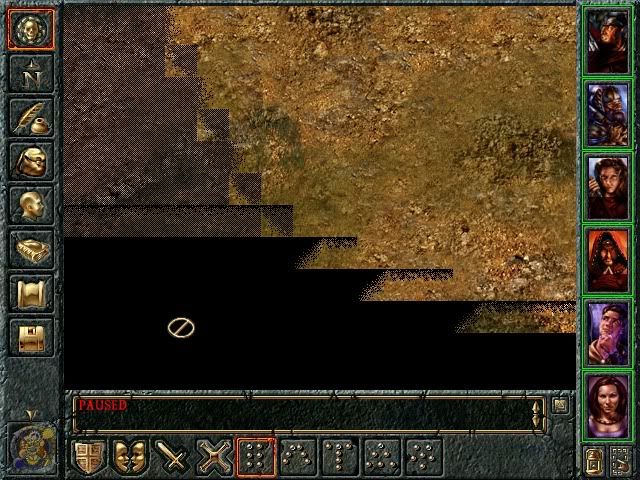This screenshot has width=640, height=480.
Task: Choose the two-column formation with red border
Action: pyautogui.click(x=257, y=457)
